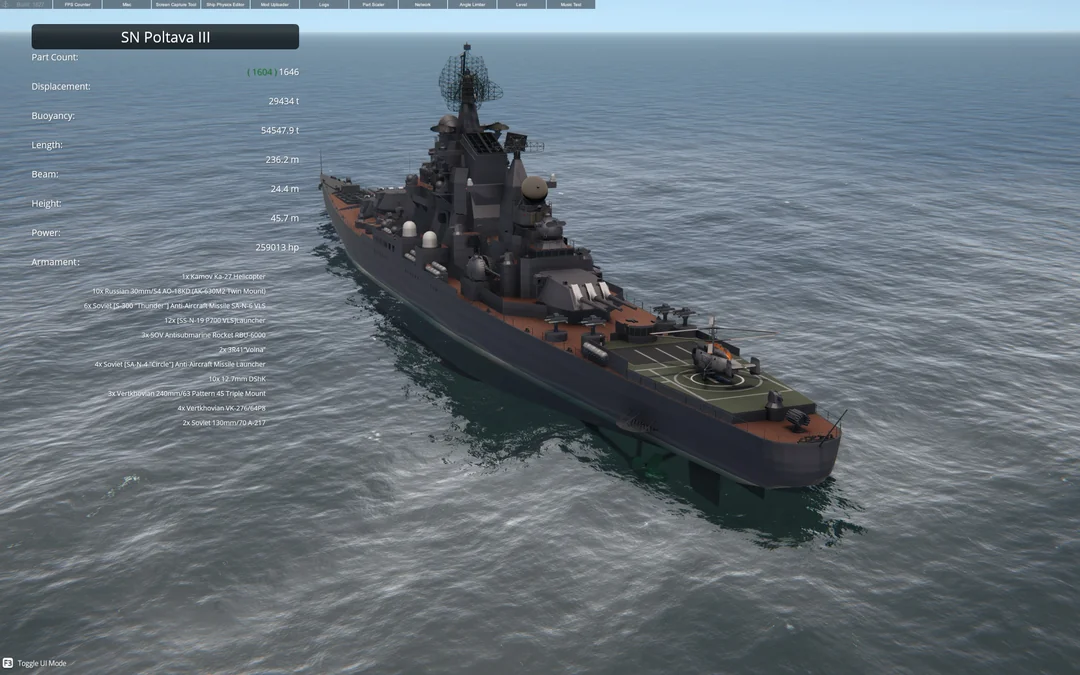1080x675 pixels.
Task: Open the Angle Limiter tool
Action: click(472, 5)
